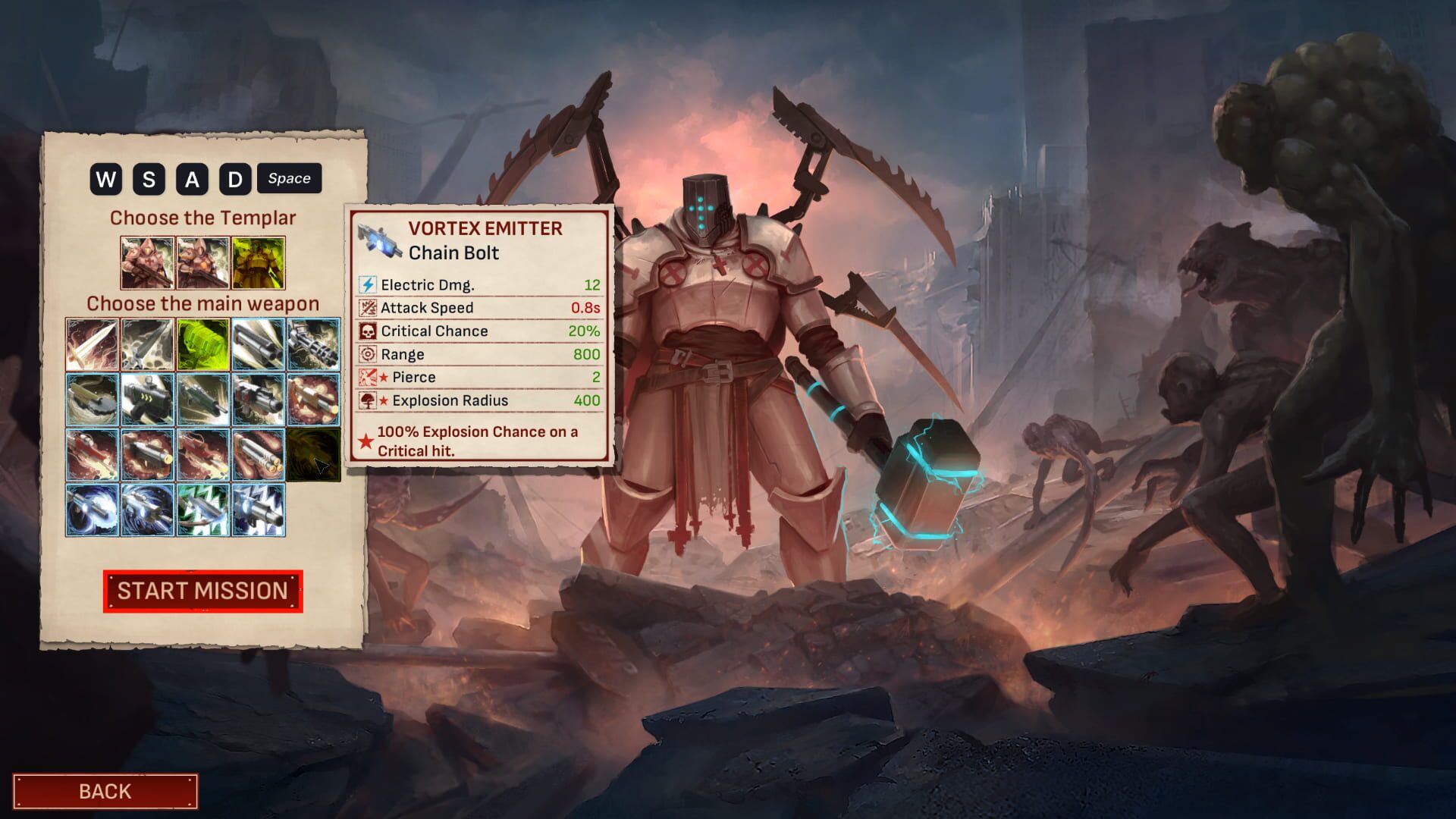This screenshot has height=819, width=1456.
Task: Choose the glowing green Templar
Action: pos(258,262)
